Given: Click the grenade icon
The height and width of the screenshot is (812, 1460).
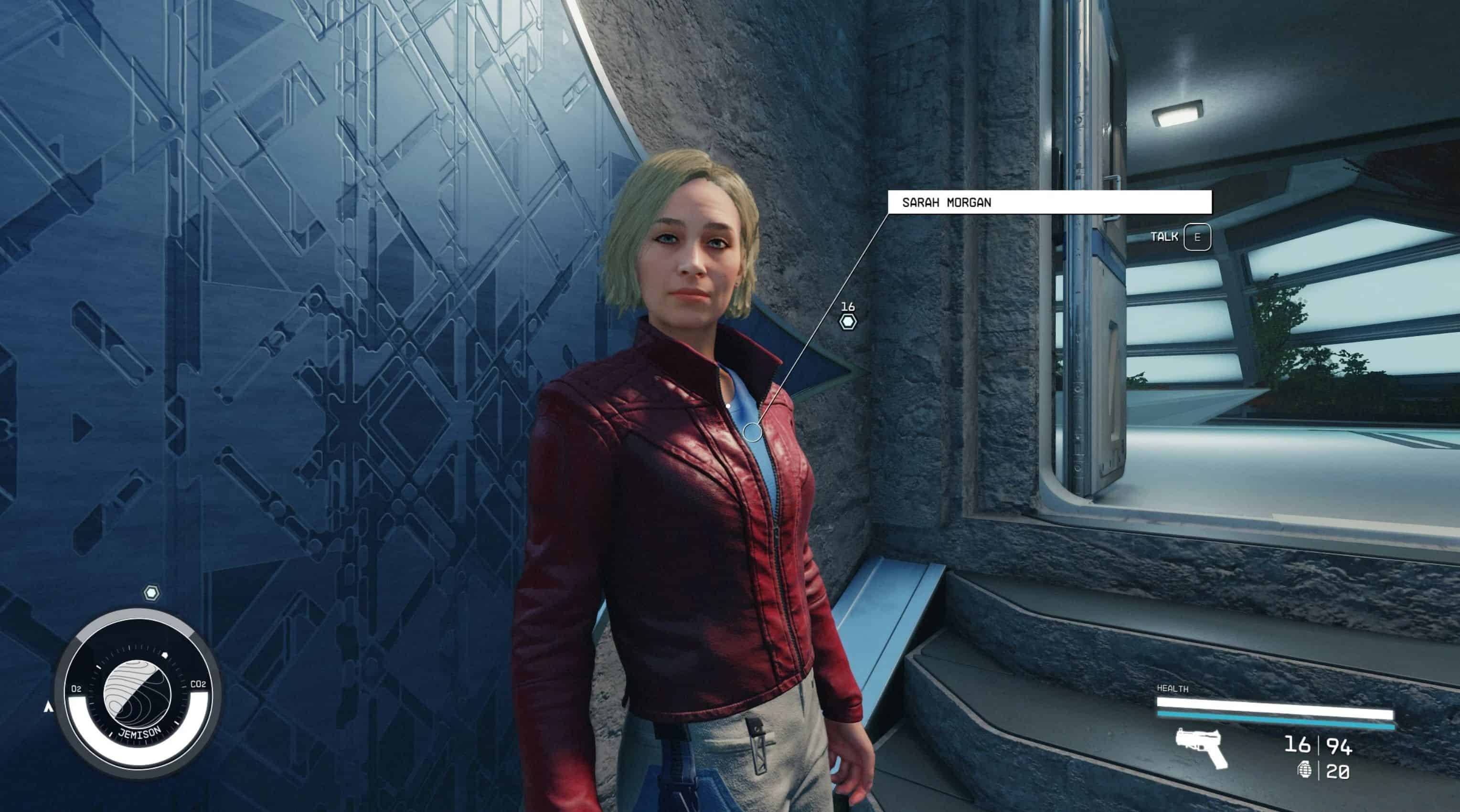Looking at the screenshot, I should [x=1305, y=770].
